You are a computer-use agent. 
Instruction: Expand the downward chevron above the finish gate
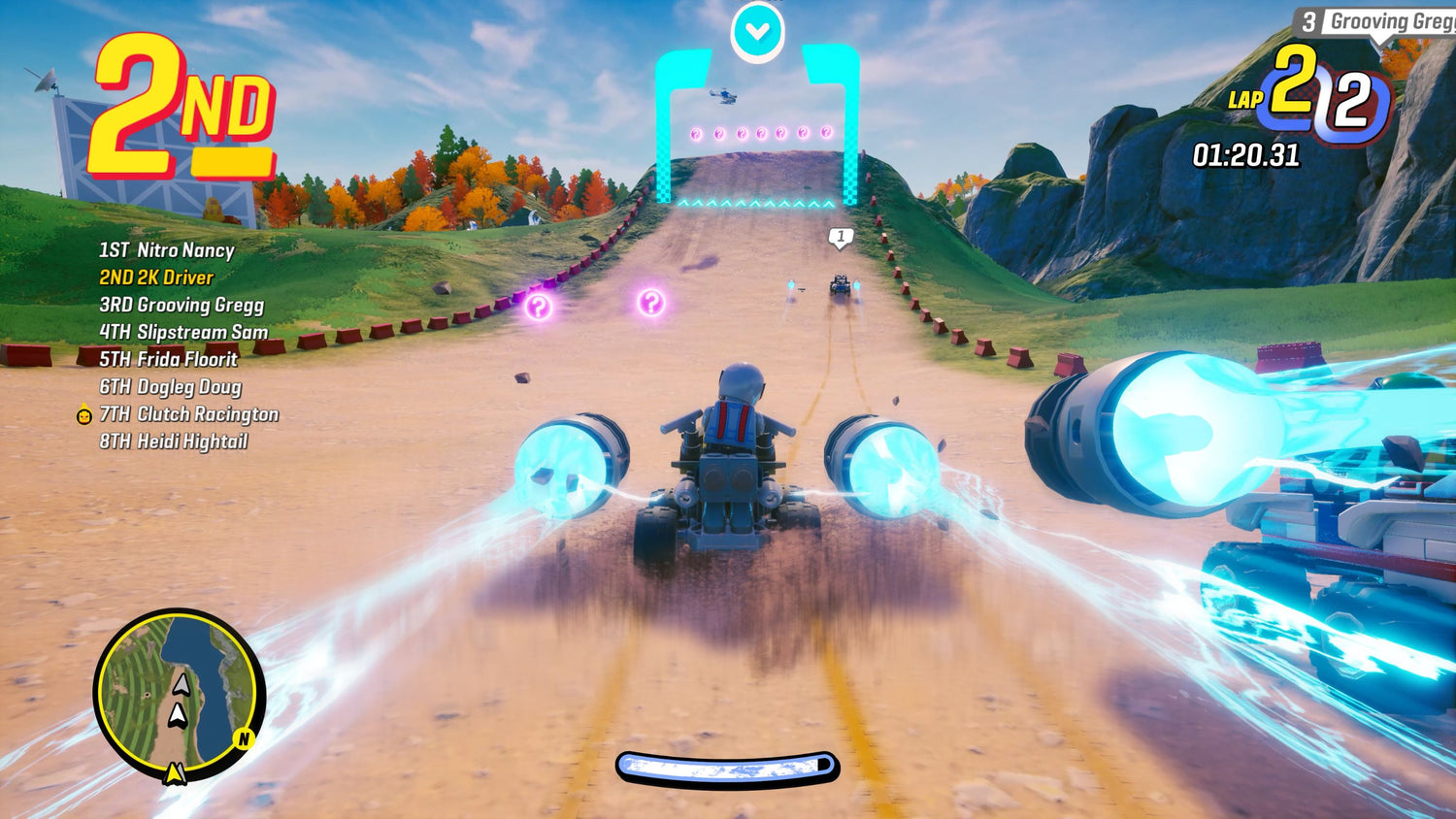click(757, 29)
